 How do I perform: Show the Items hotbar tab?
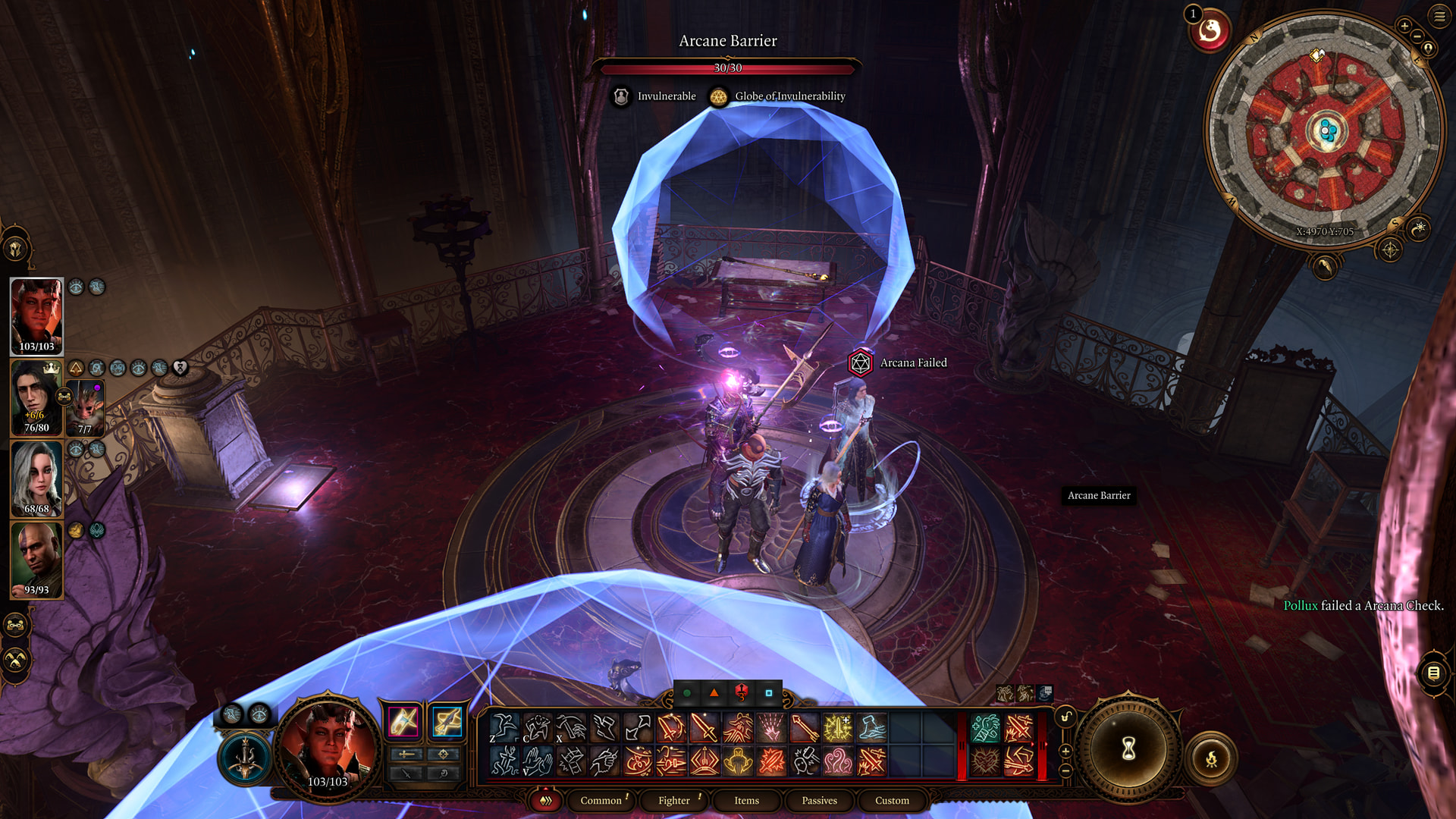pyautogui.click(x=746, y=800)
